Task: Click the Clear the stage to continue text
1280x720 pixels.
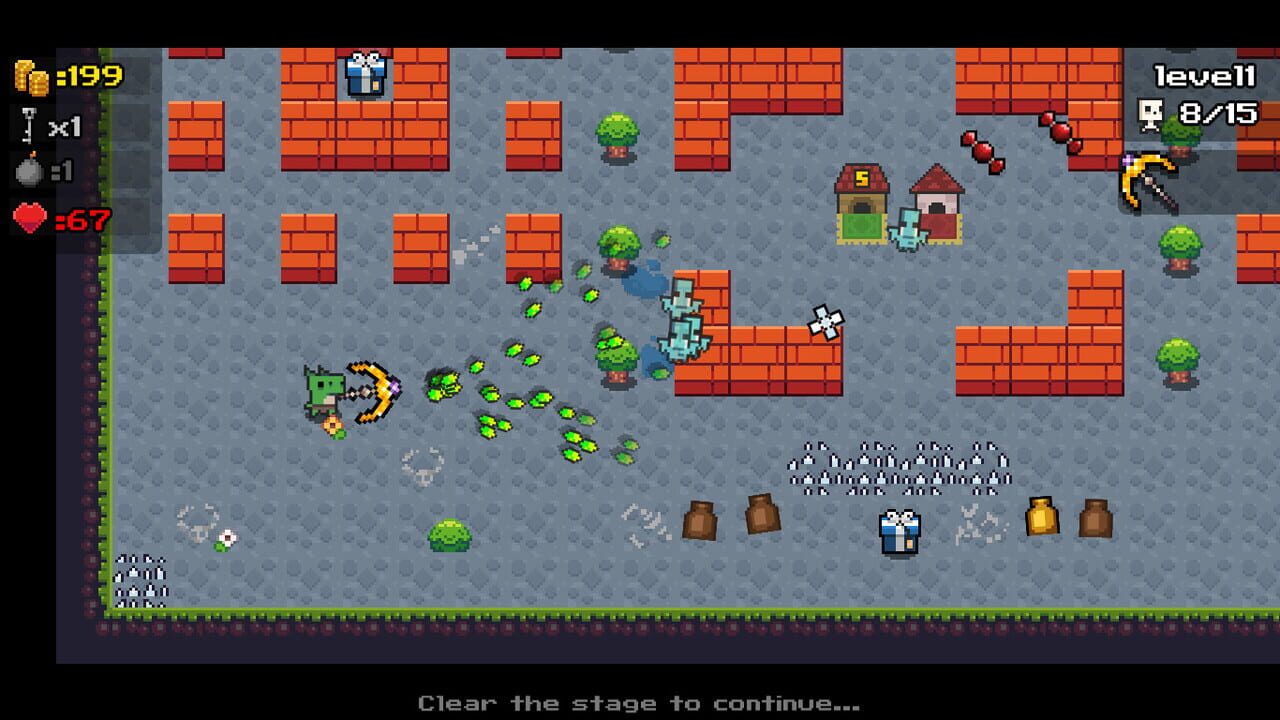Action: coord(640,703)
